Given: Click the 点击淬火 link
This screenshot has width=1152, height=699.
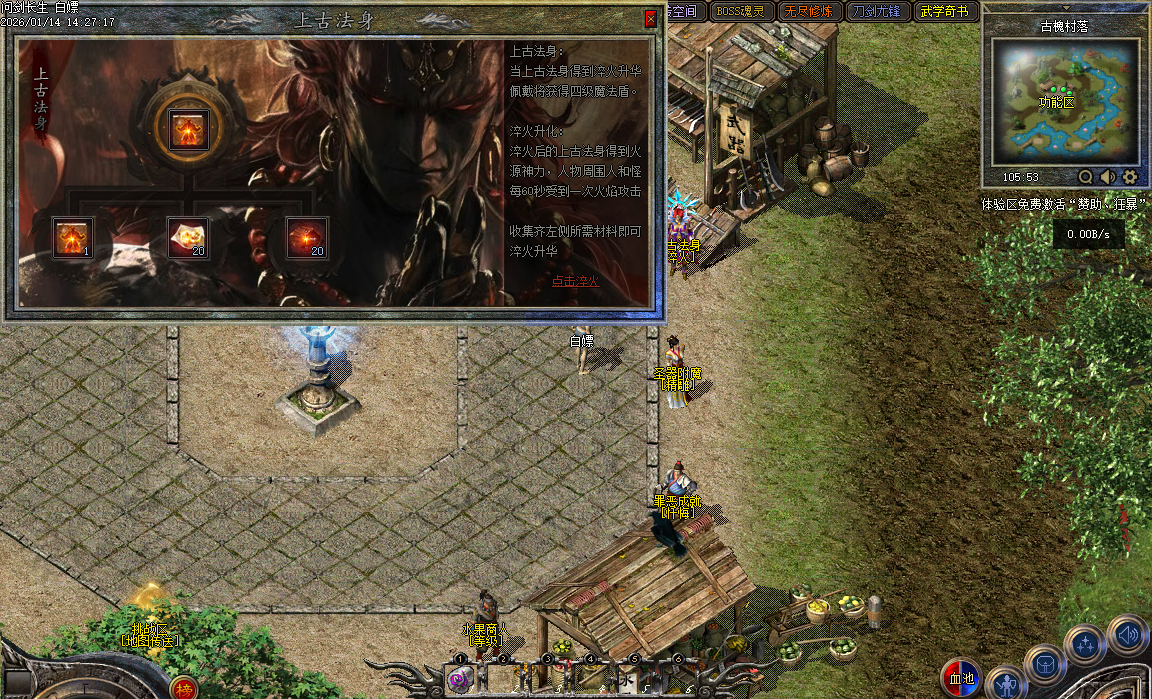Looking at the screenshot, I should [575, 281].
